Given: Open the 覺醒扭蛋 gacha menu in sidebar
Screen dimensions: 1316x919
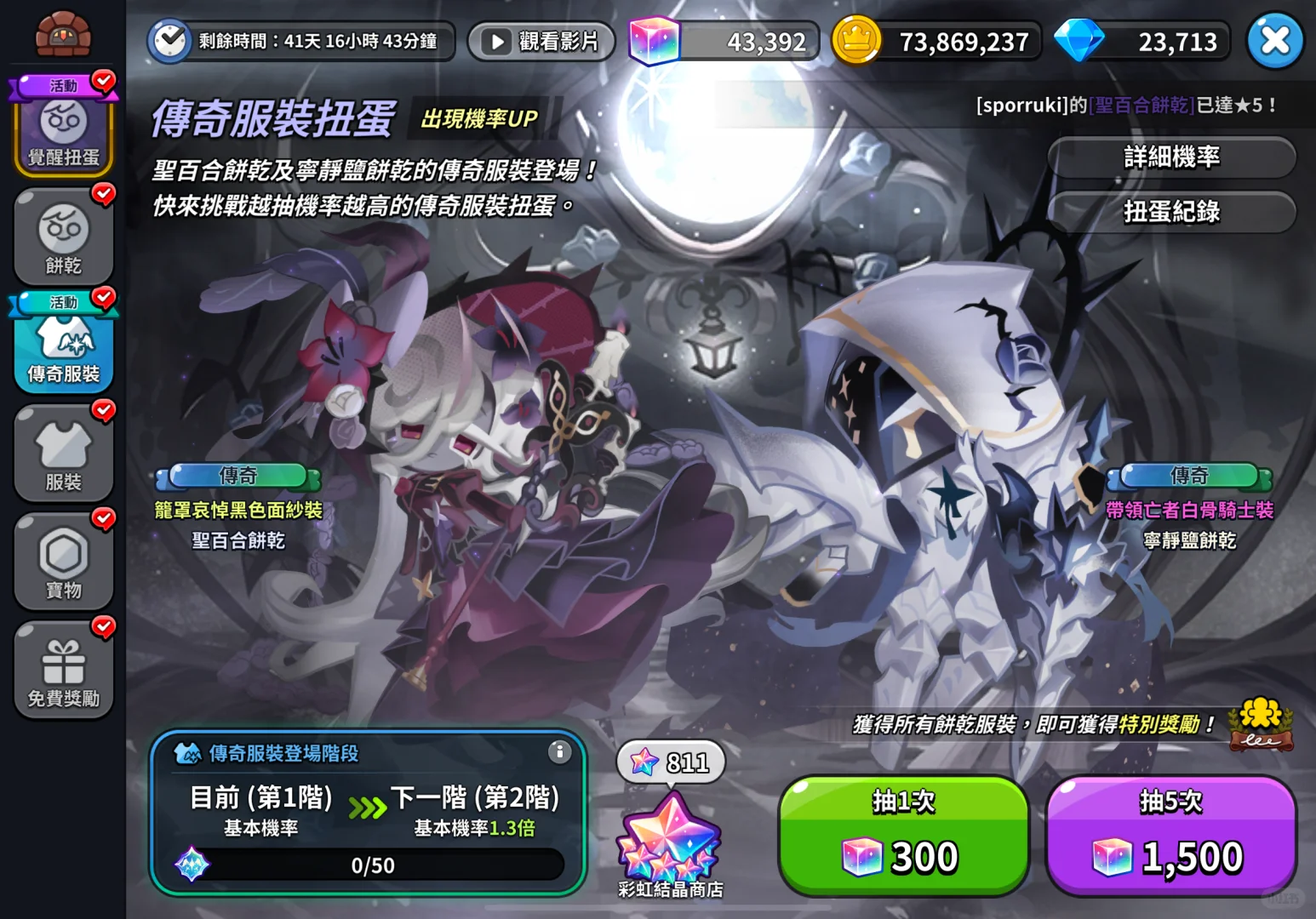Looking at the screenshot, I should coord(63,128).
